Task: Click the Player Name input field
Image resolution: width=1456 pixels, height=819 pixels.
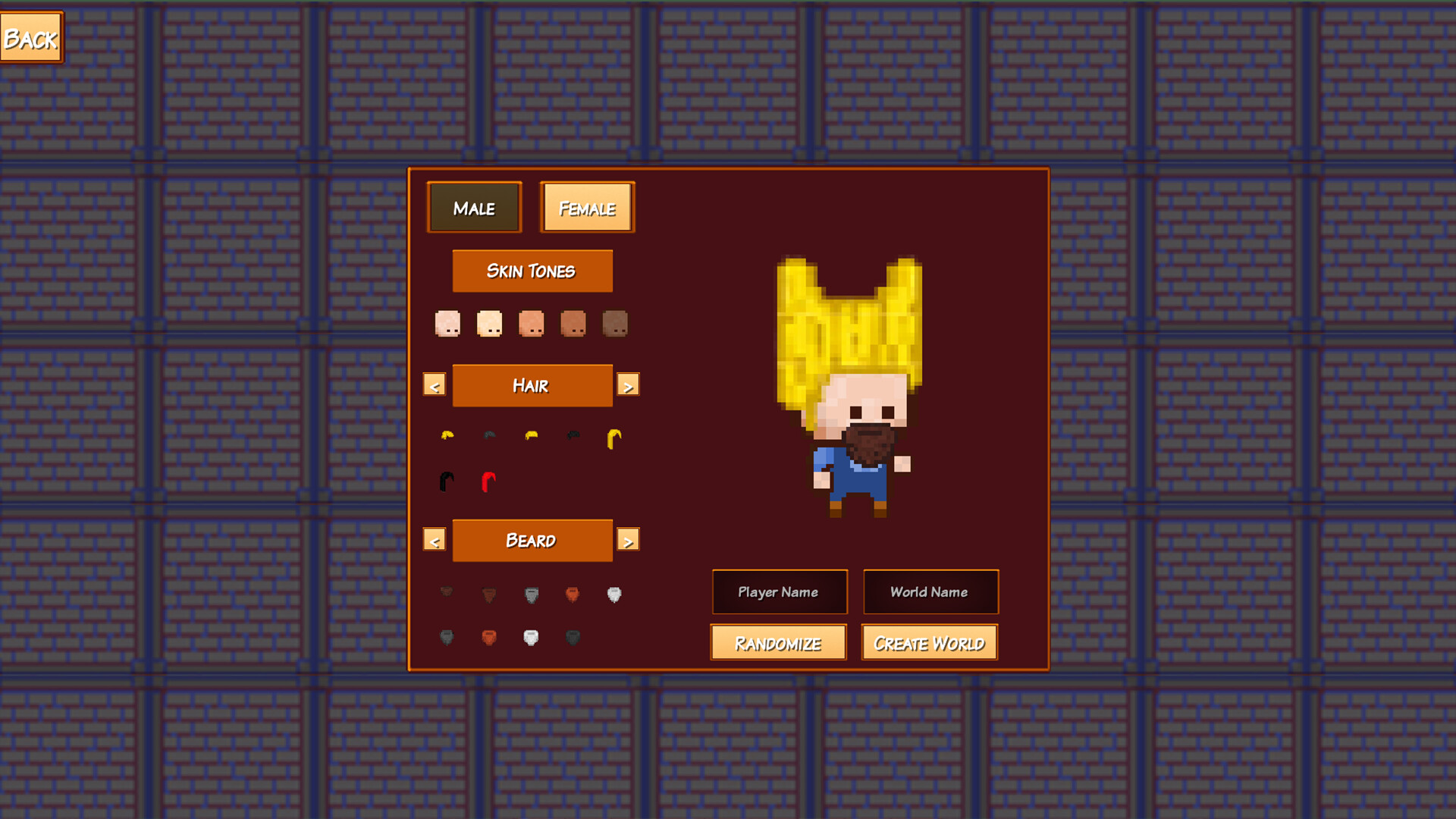Action: click(x=780, y=592)
